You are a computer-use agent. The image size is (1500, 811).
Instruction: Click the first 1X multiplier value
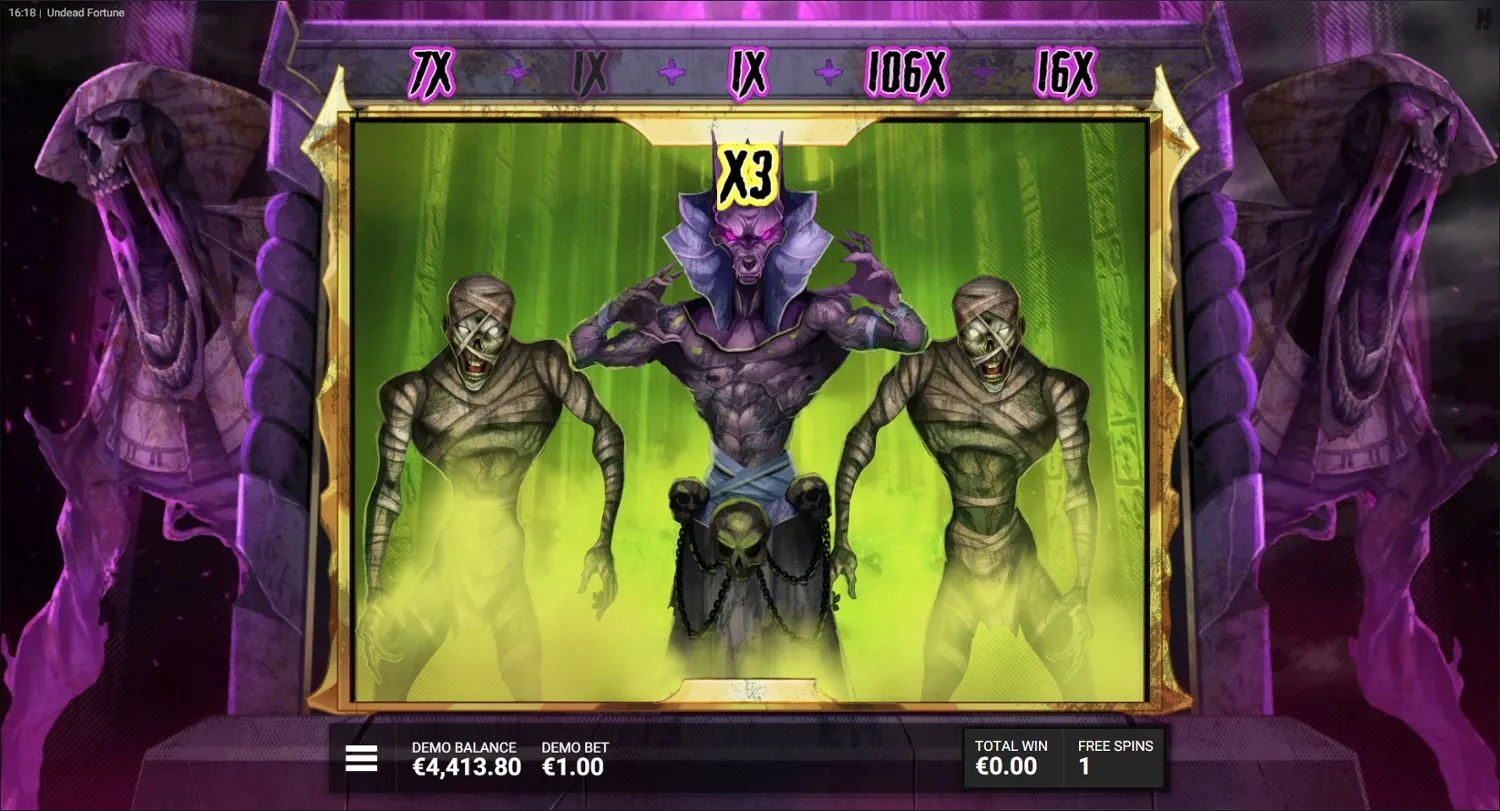click(589, 71)
